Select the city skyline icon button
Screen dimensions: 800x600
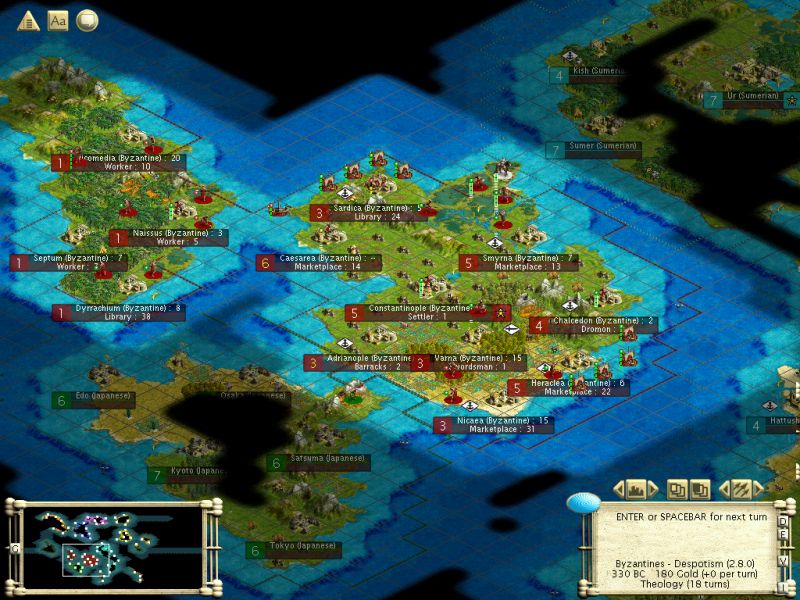point(635,489)
